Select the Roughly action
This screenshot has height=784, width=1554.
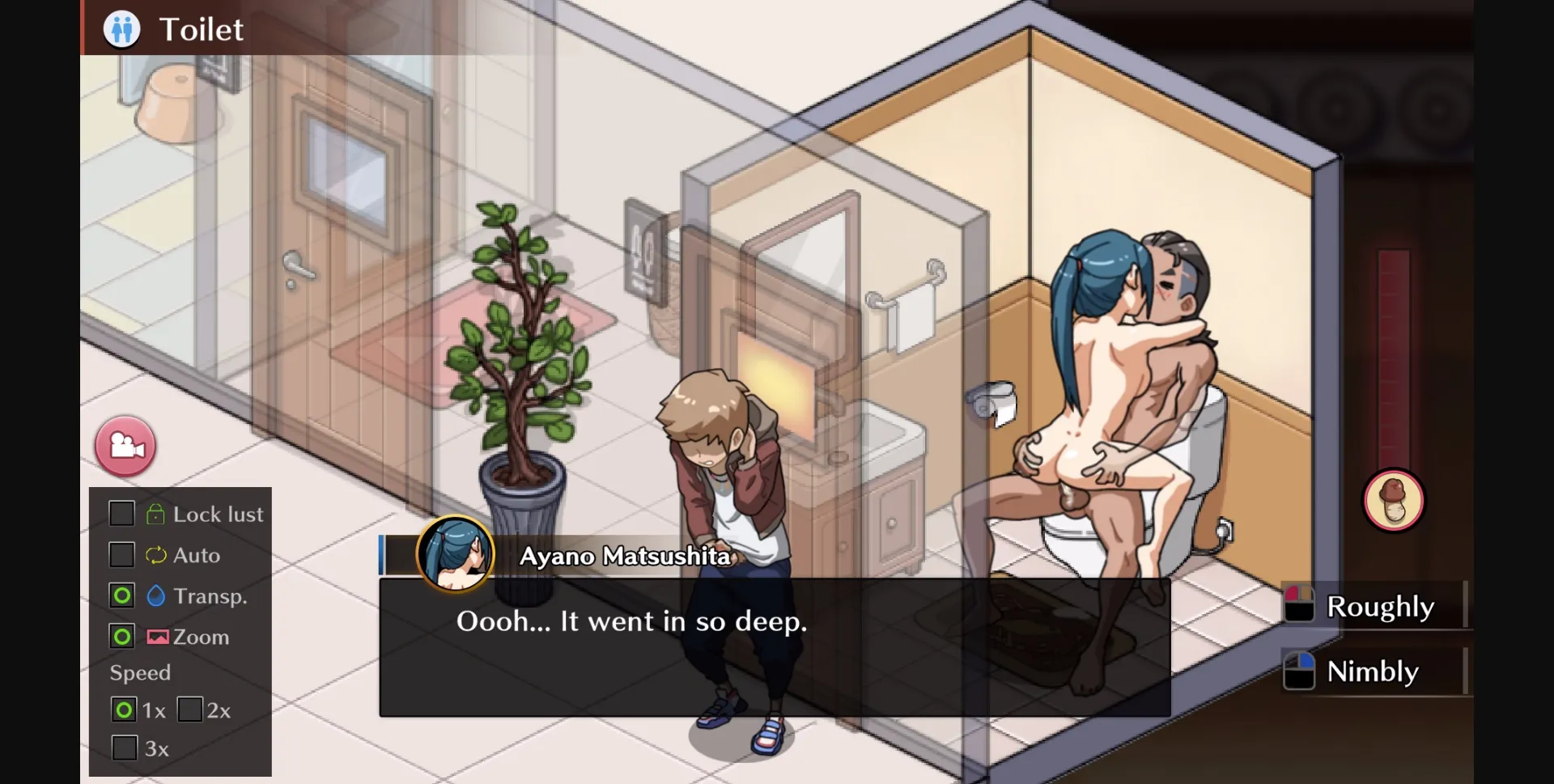(1380, 606)
